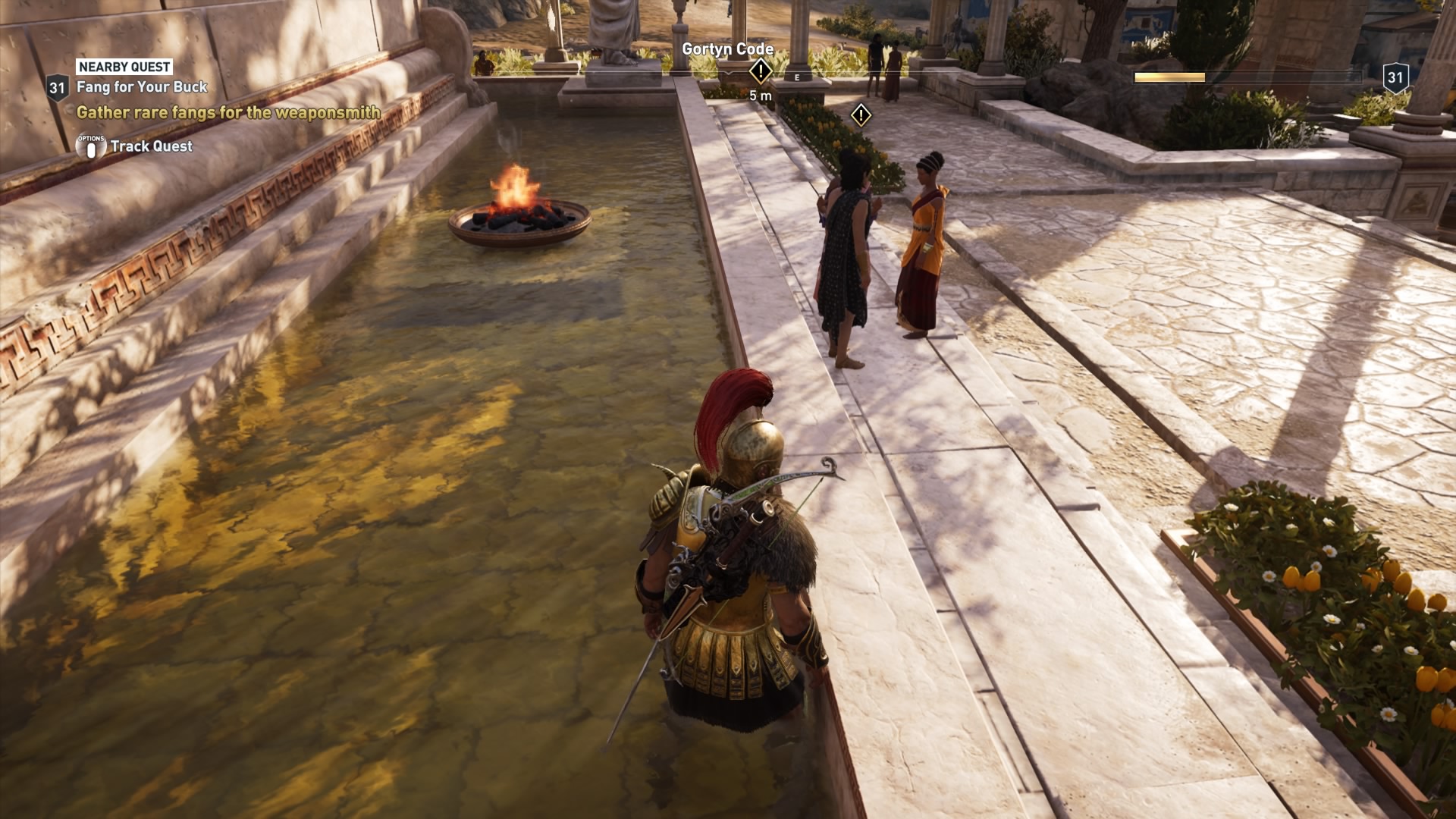This screenshot has width=1456, height=819.
Task: Click the exclamation marker beside the flower bed
Action: point(861,115)
